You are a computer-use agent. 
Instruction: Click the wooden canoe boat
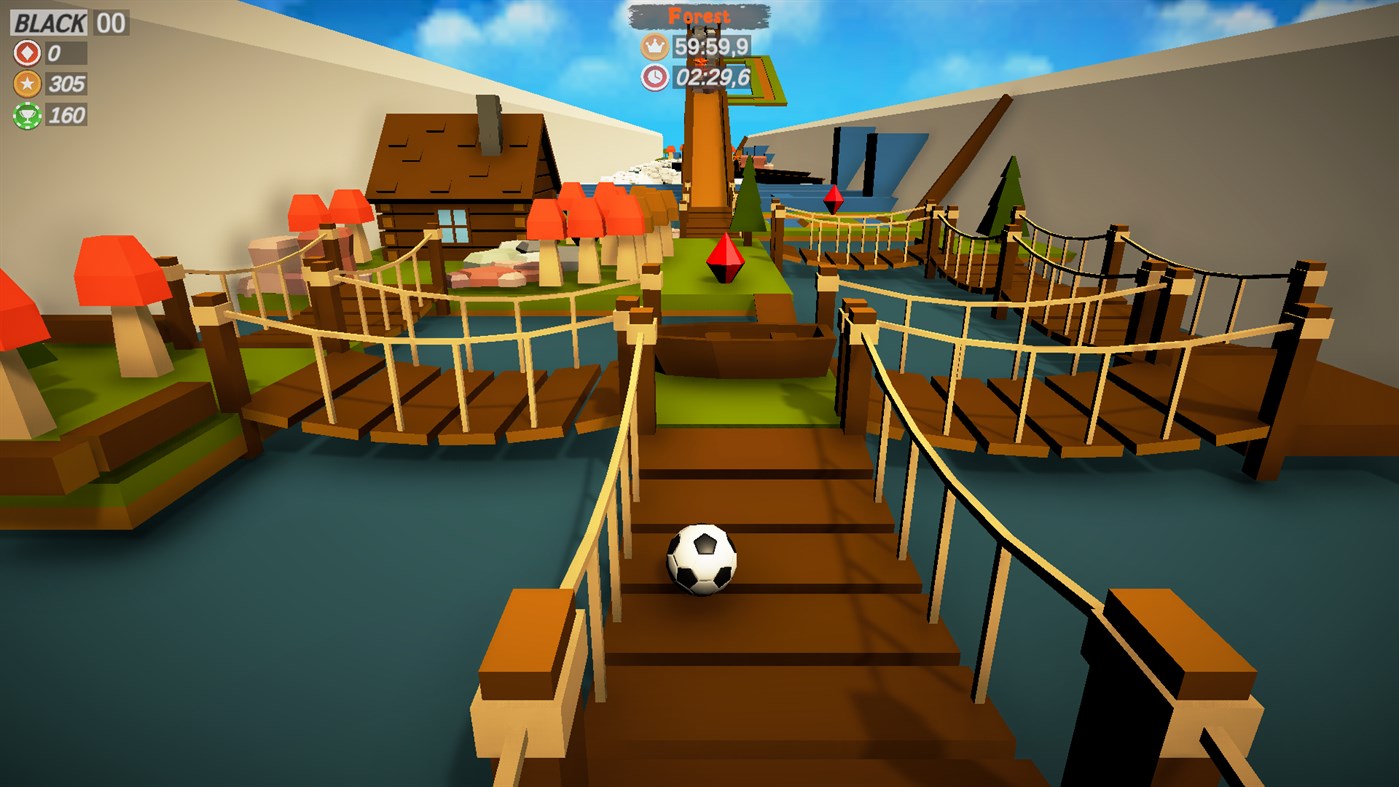tap(745, 348)
